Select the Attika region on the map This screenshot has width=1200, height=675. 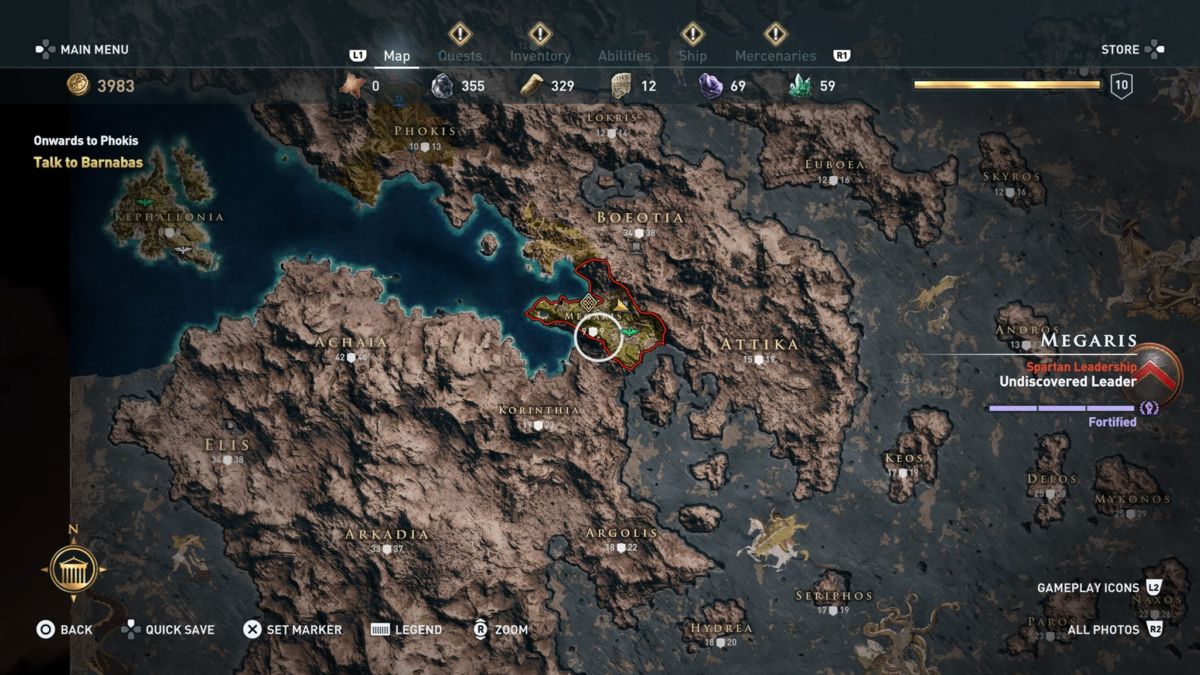pyautogui.click(x=759, y=345)
